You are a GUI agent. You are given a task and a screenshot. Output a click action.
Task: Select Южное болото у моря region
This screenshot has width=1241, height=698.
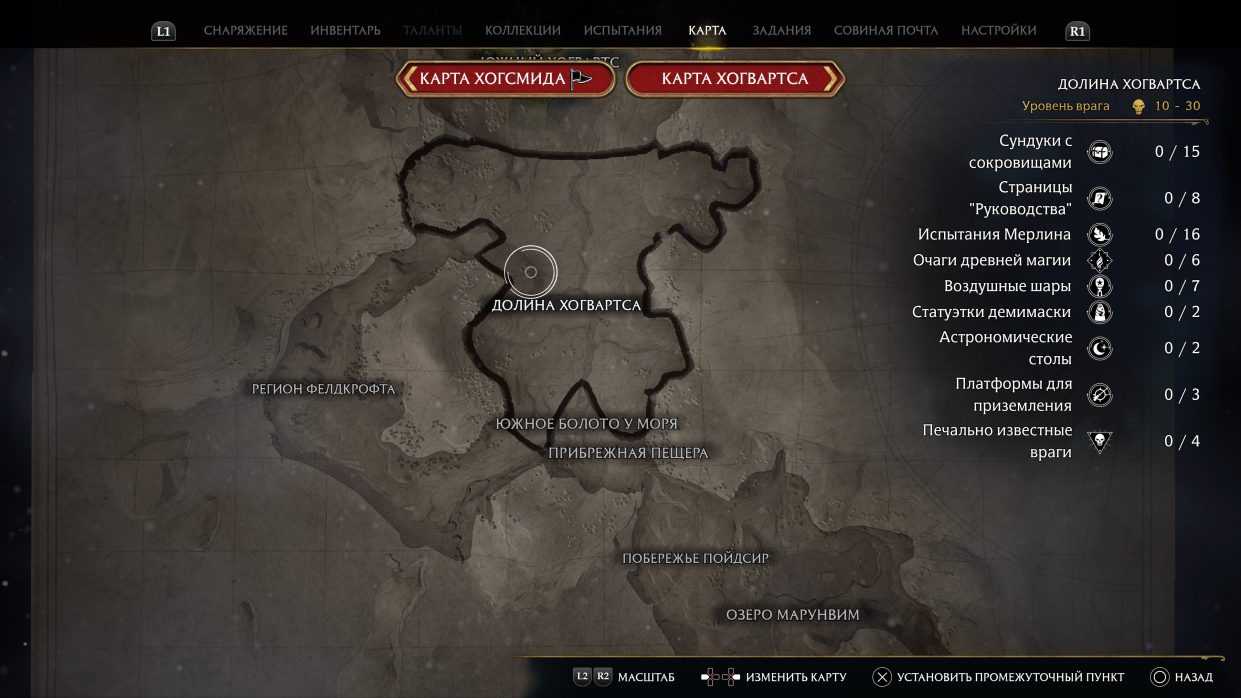point(586,424)
